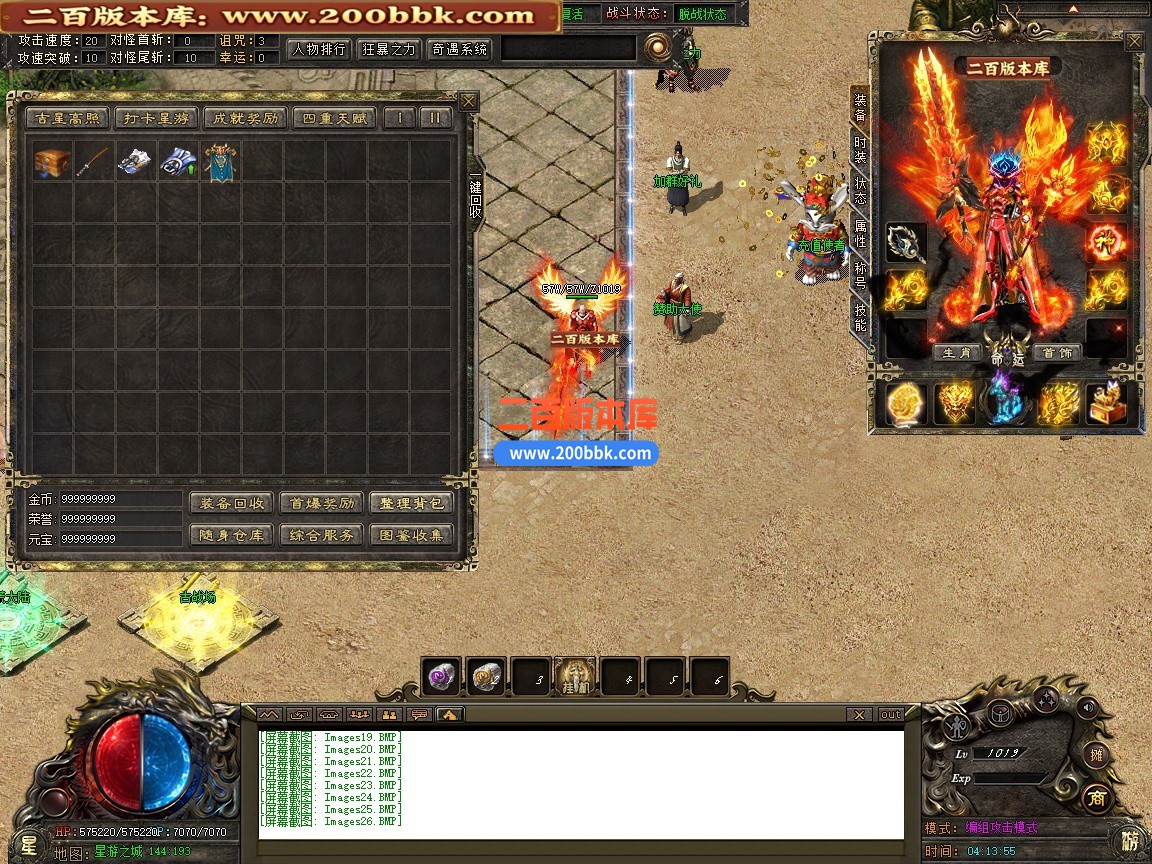
Task: Click the 人物排行 character ranking button
Action: click(318, 49)
